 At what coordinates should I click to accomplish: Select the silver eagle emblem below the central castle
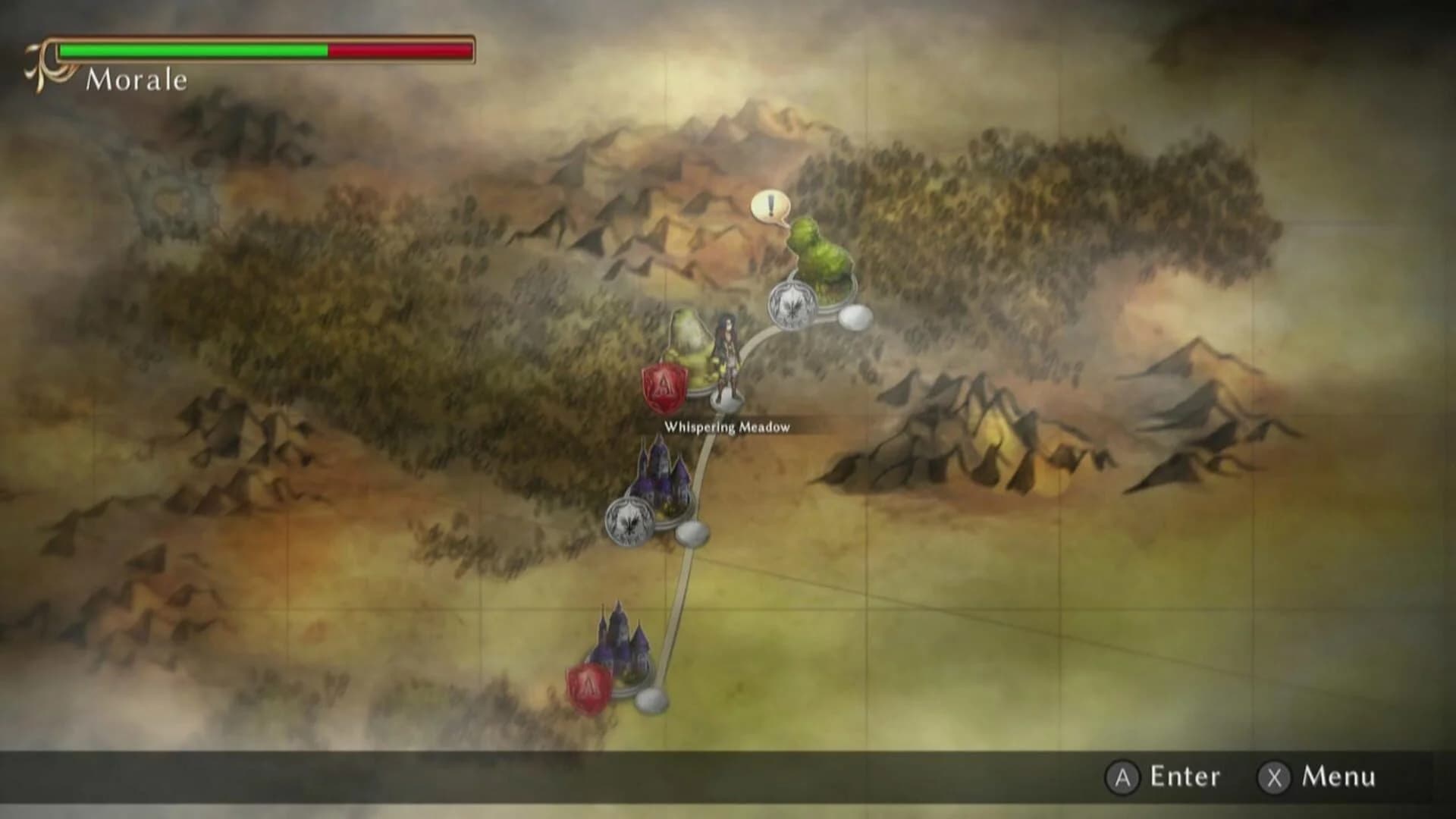631,523
